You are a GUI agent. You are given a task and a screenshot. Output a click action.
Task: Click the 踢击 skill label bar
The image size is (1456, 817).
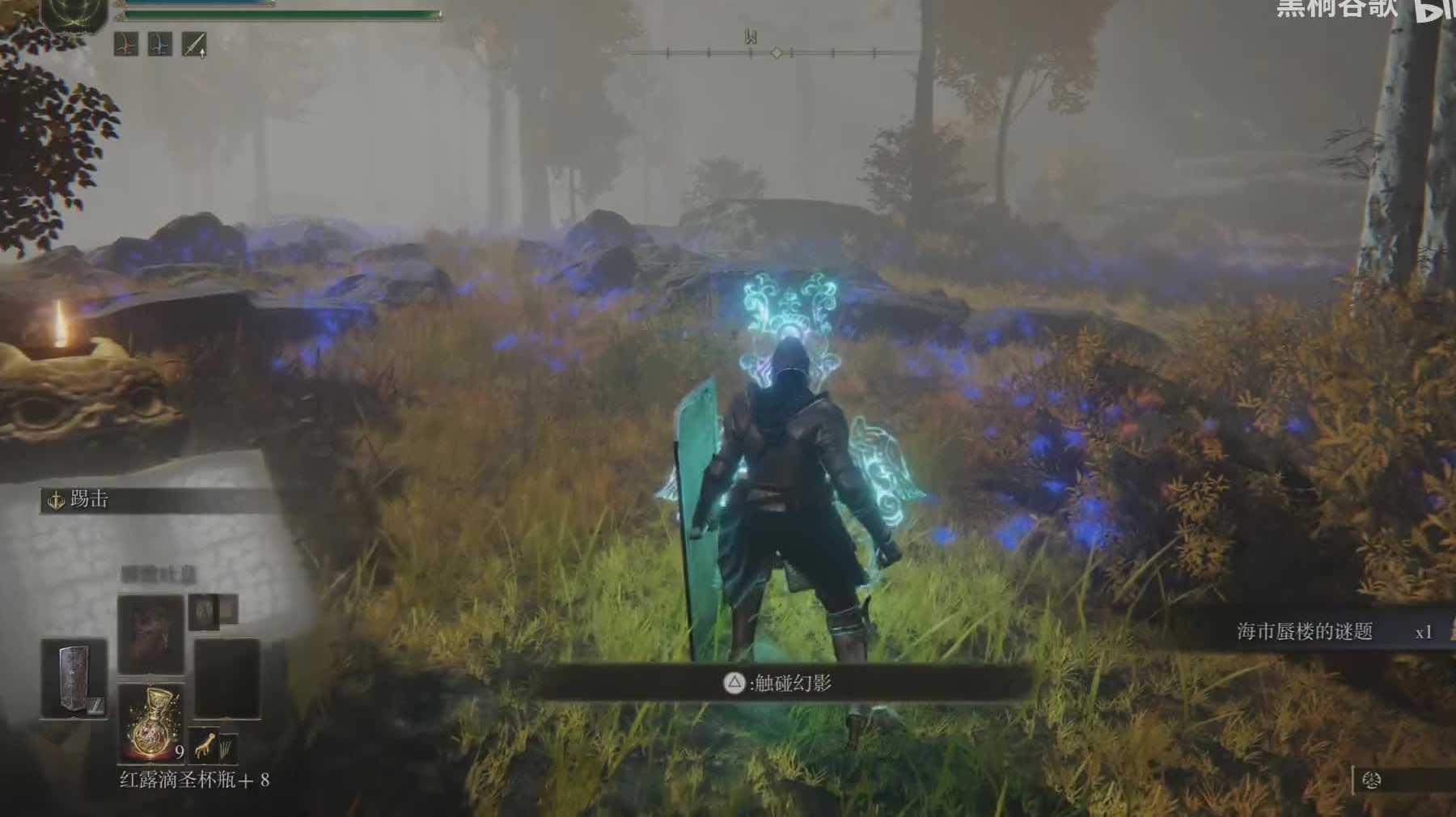[x=154, y=500]
